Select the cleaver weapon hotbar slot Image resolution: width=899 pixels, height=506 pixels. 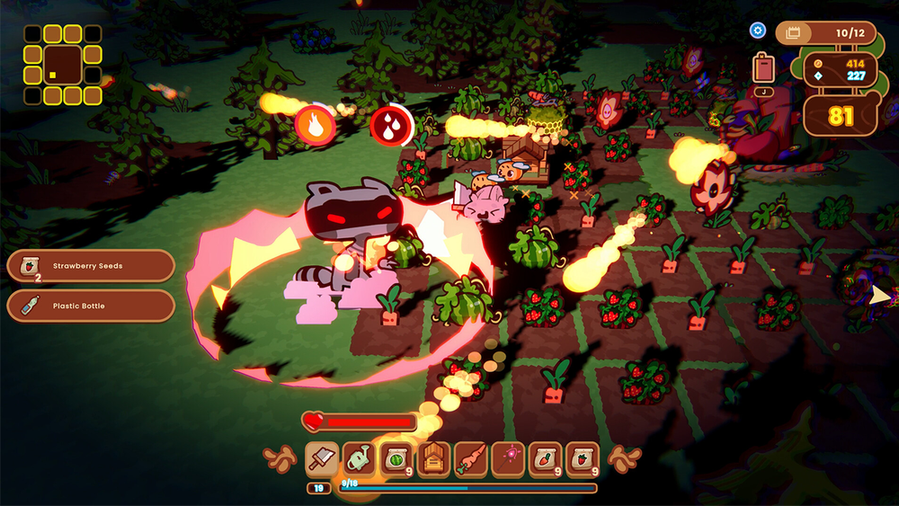pyautogui.click(x=322, y=459)
